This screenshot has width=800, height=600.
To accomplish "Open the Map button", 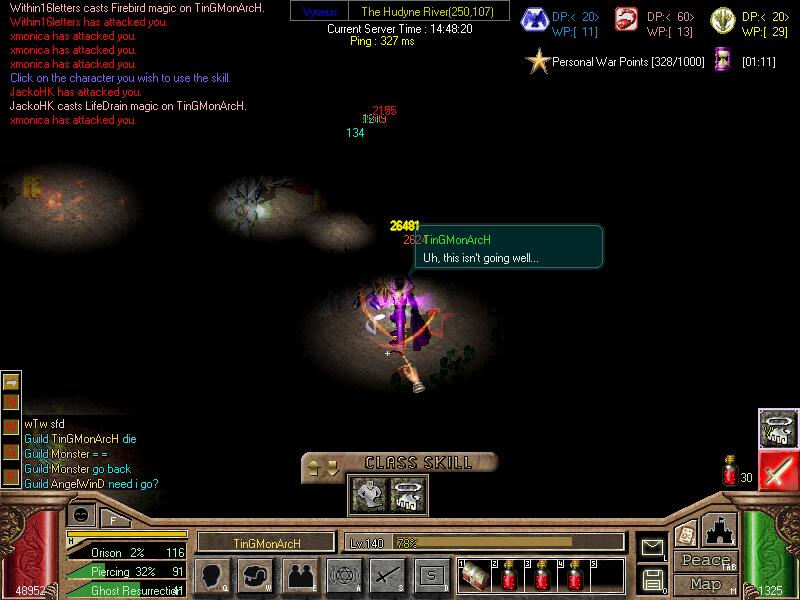I will 706,584.
